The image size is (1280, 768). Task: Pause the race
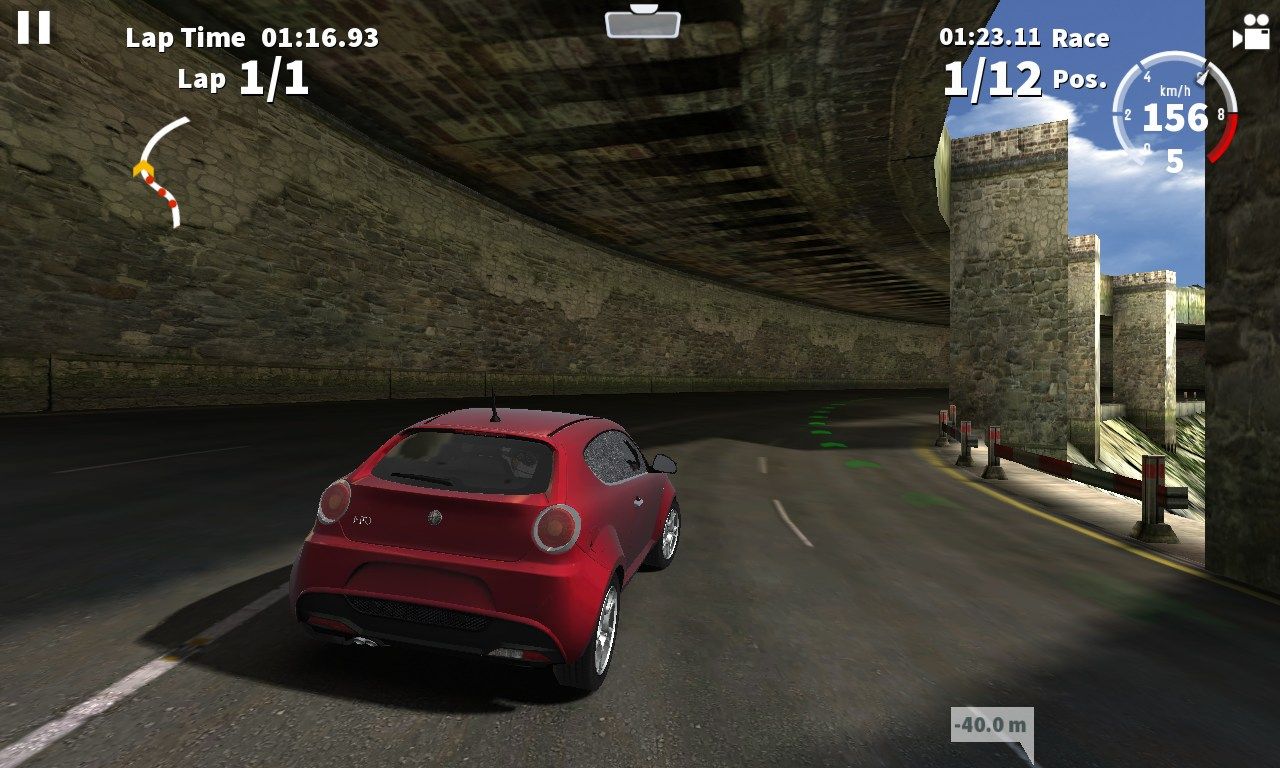[33, 27]
